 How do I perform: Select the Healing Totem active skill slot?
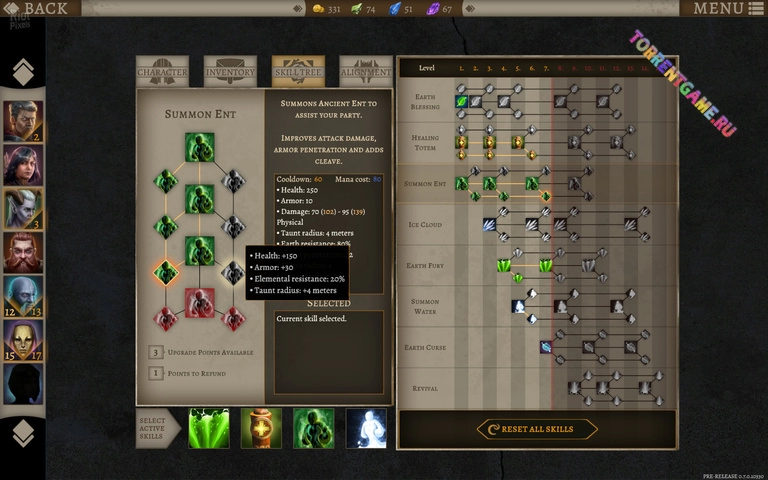[262, 428]
